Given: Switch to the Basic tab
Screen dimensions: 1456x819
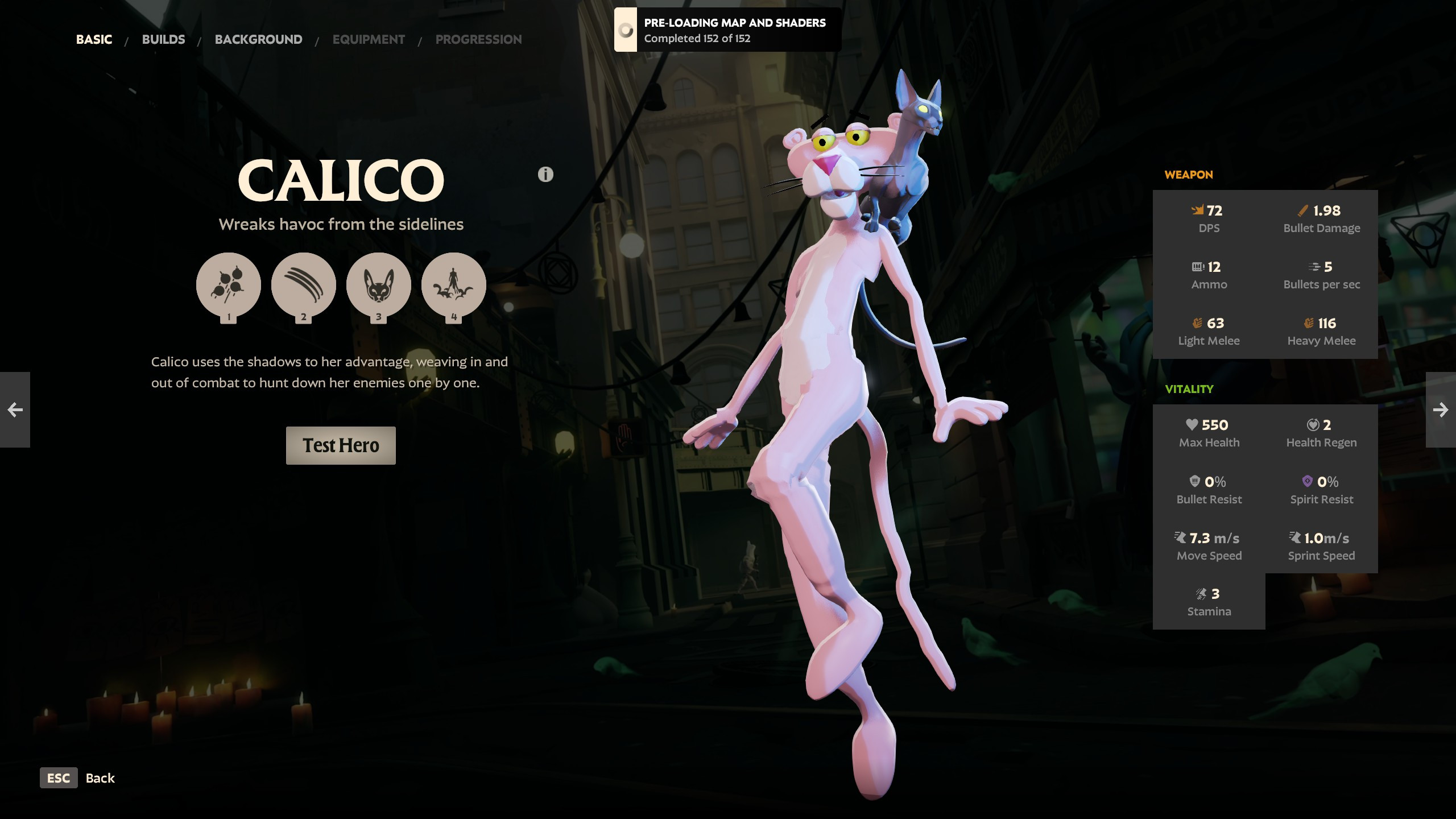Looking at the screenshot, I should tap(94, 39).
